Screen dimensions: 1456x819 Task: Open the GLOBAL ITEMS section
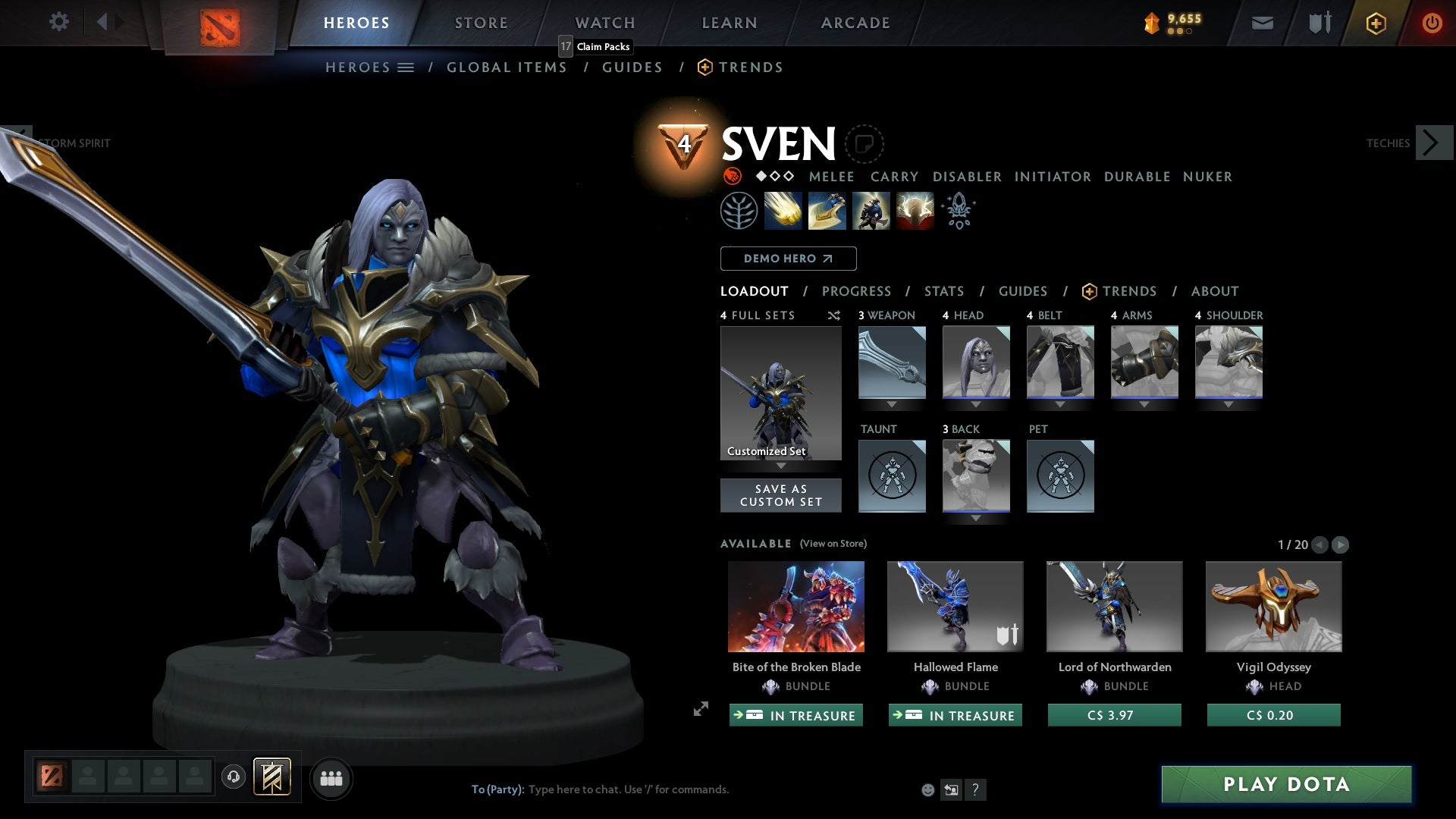coord(507,67)
